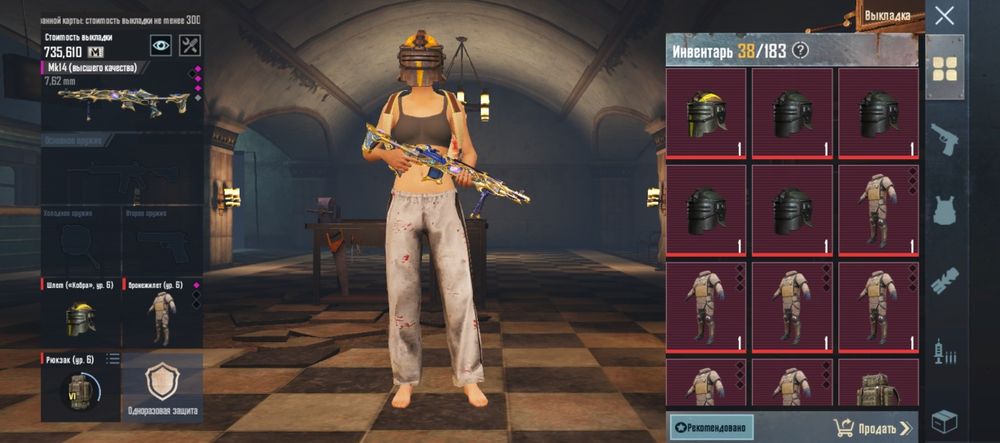This screenshot has height=443, width=1000.
Task: Switch to the armor vest category
Action: [944, 211]
